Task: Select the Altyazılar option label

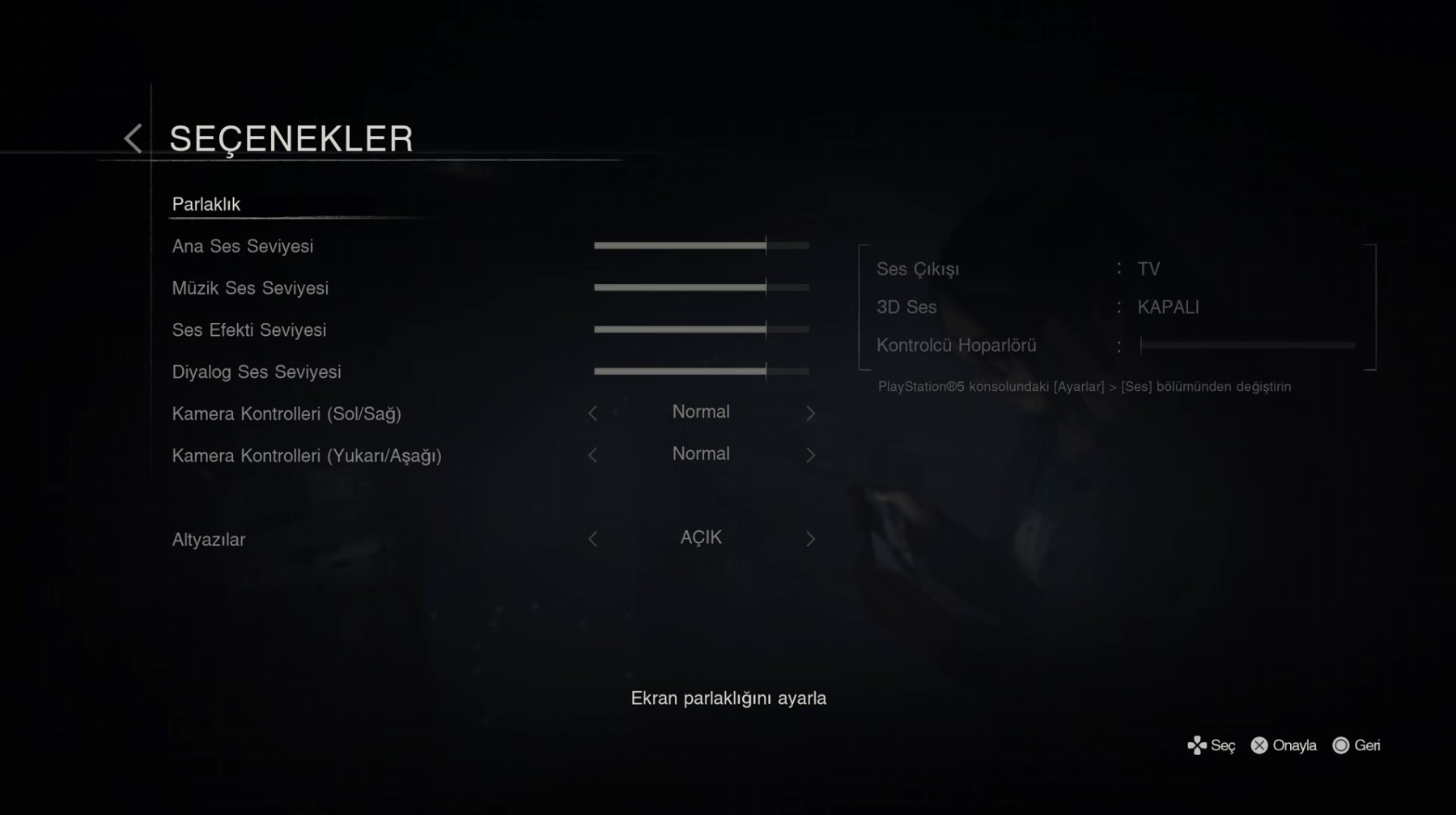Action: [209, 540]
